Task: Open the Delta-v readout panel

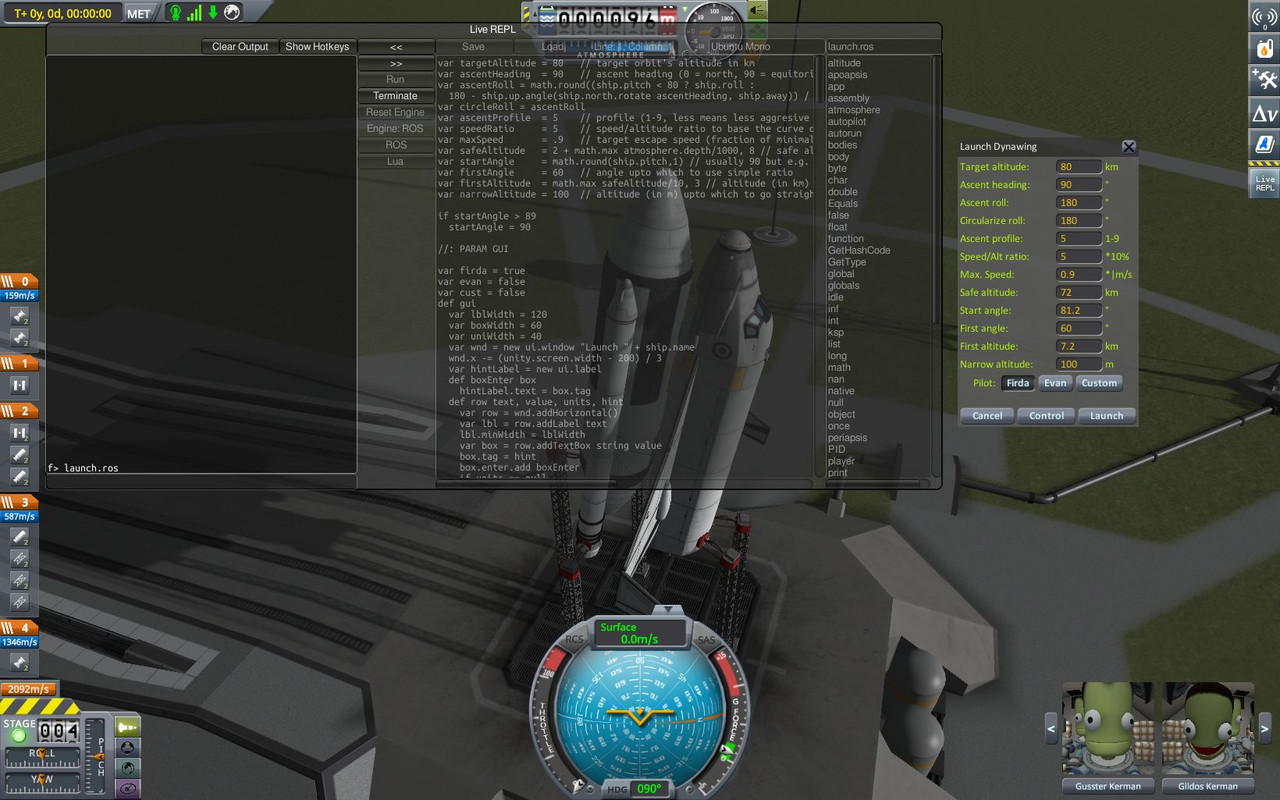Action: coord(1262,113)
